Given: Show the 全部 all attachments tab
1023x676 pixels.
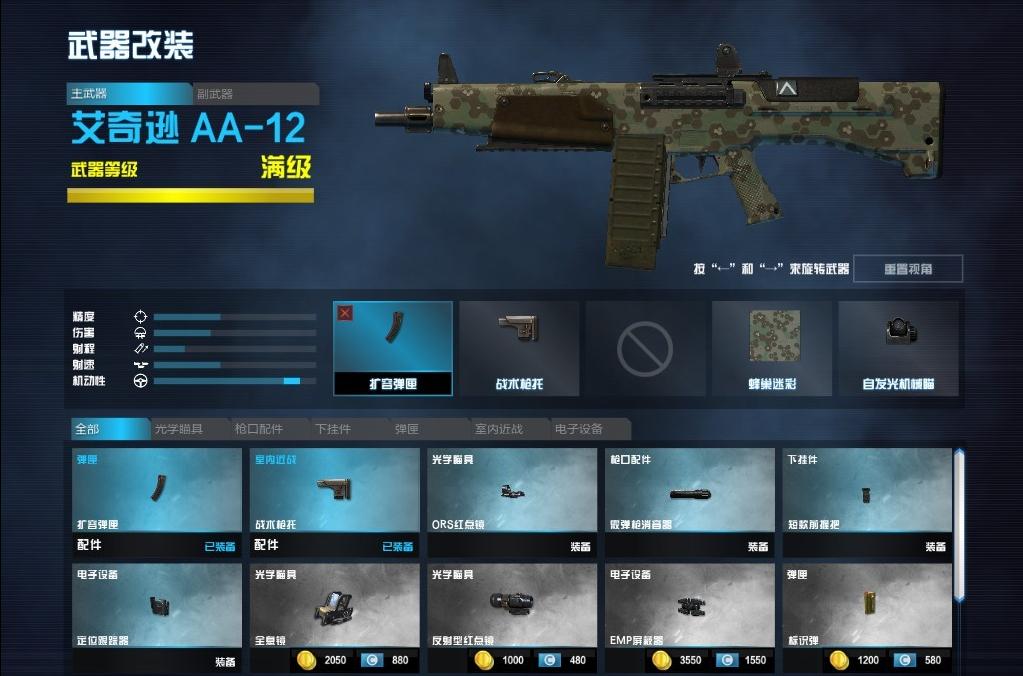Looking at the screenshot, I should [x=108, y=429].
